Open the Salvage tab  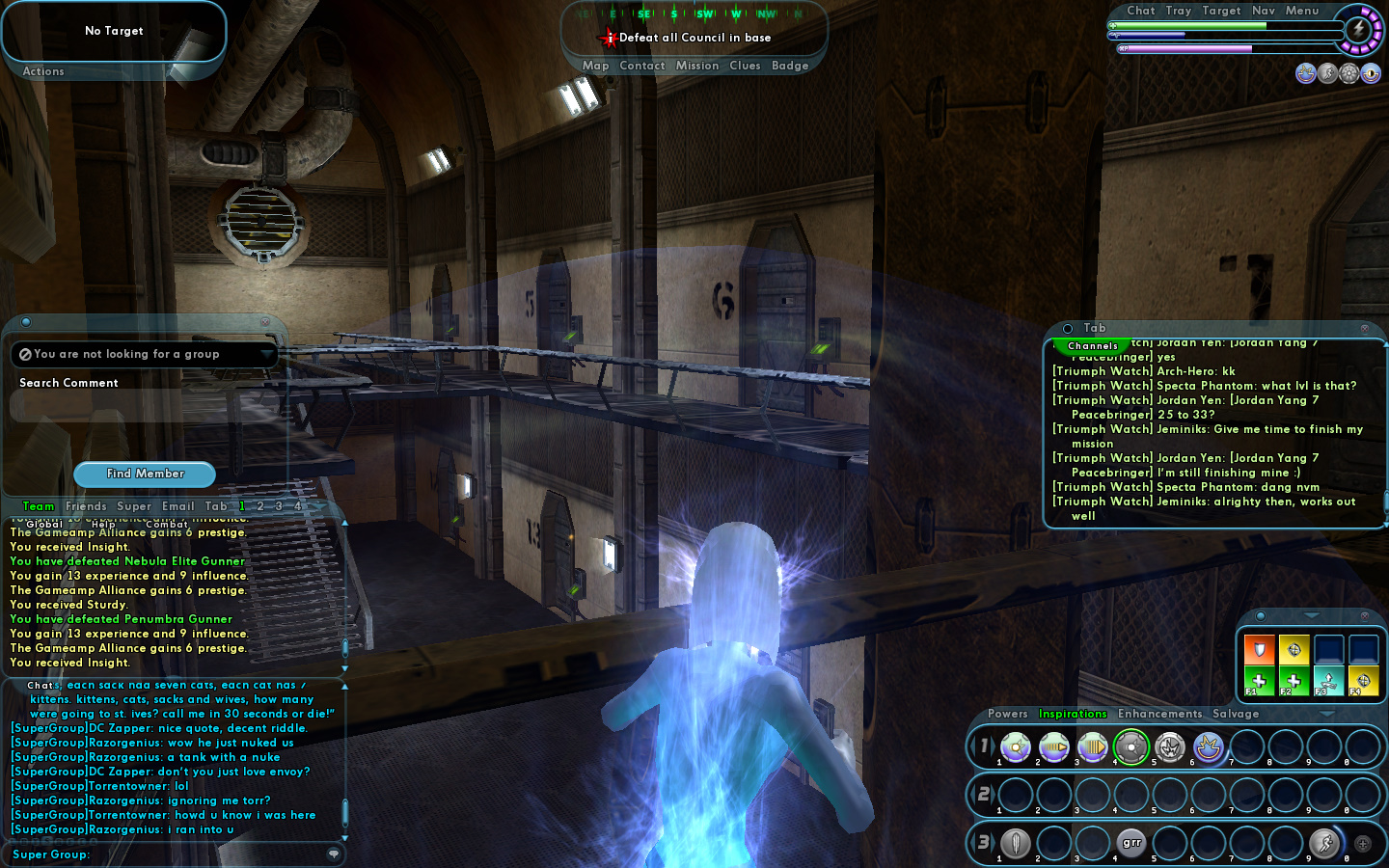point(1235,714)
